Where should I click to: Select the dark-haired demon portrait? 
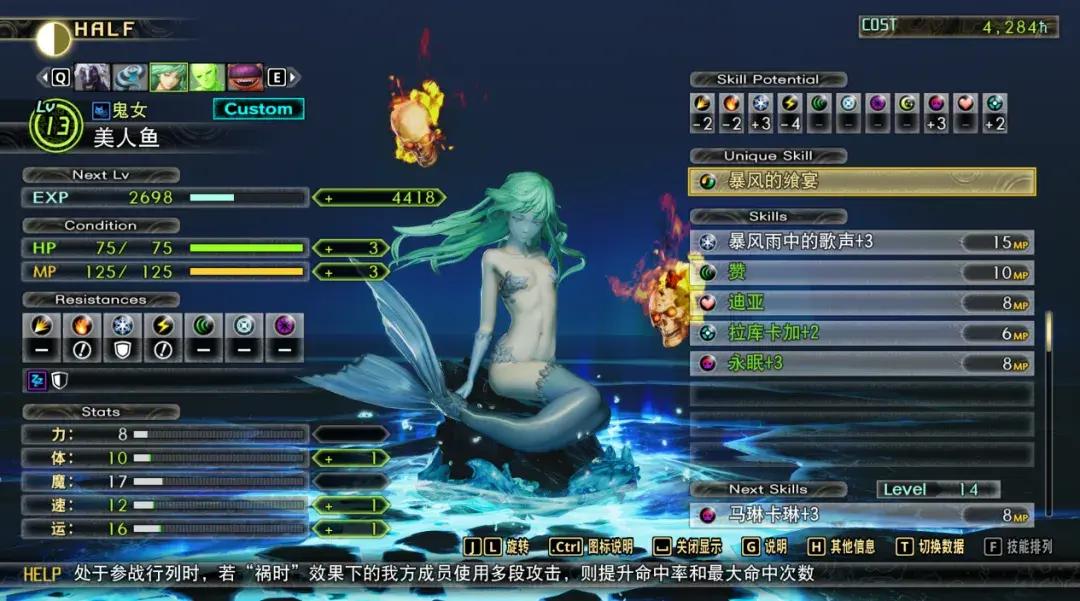coord(92,77)
